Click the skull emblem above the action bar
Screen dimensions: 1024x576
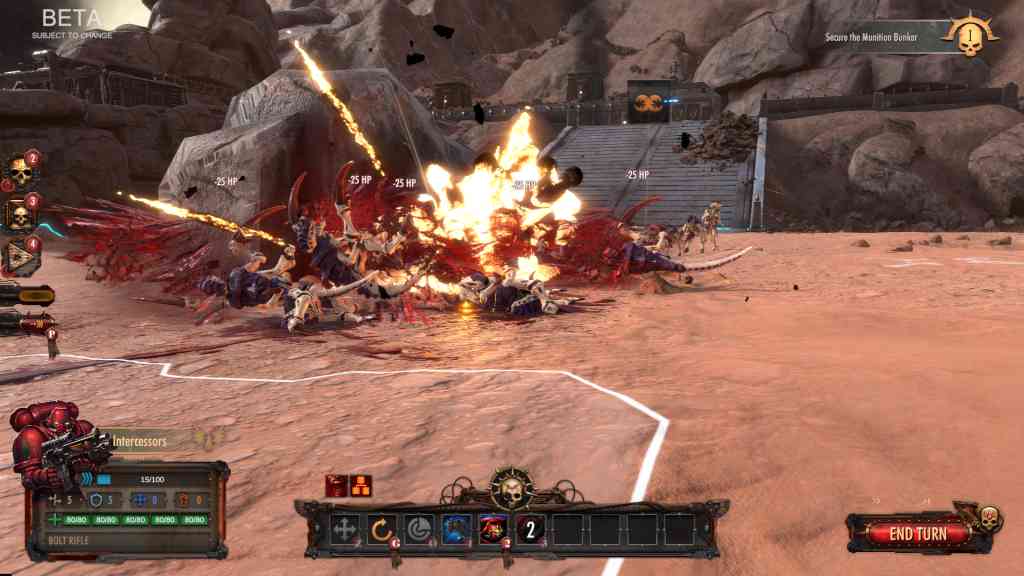pos(511,490)
